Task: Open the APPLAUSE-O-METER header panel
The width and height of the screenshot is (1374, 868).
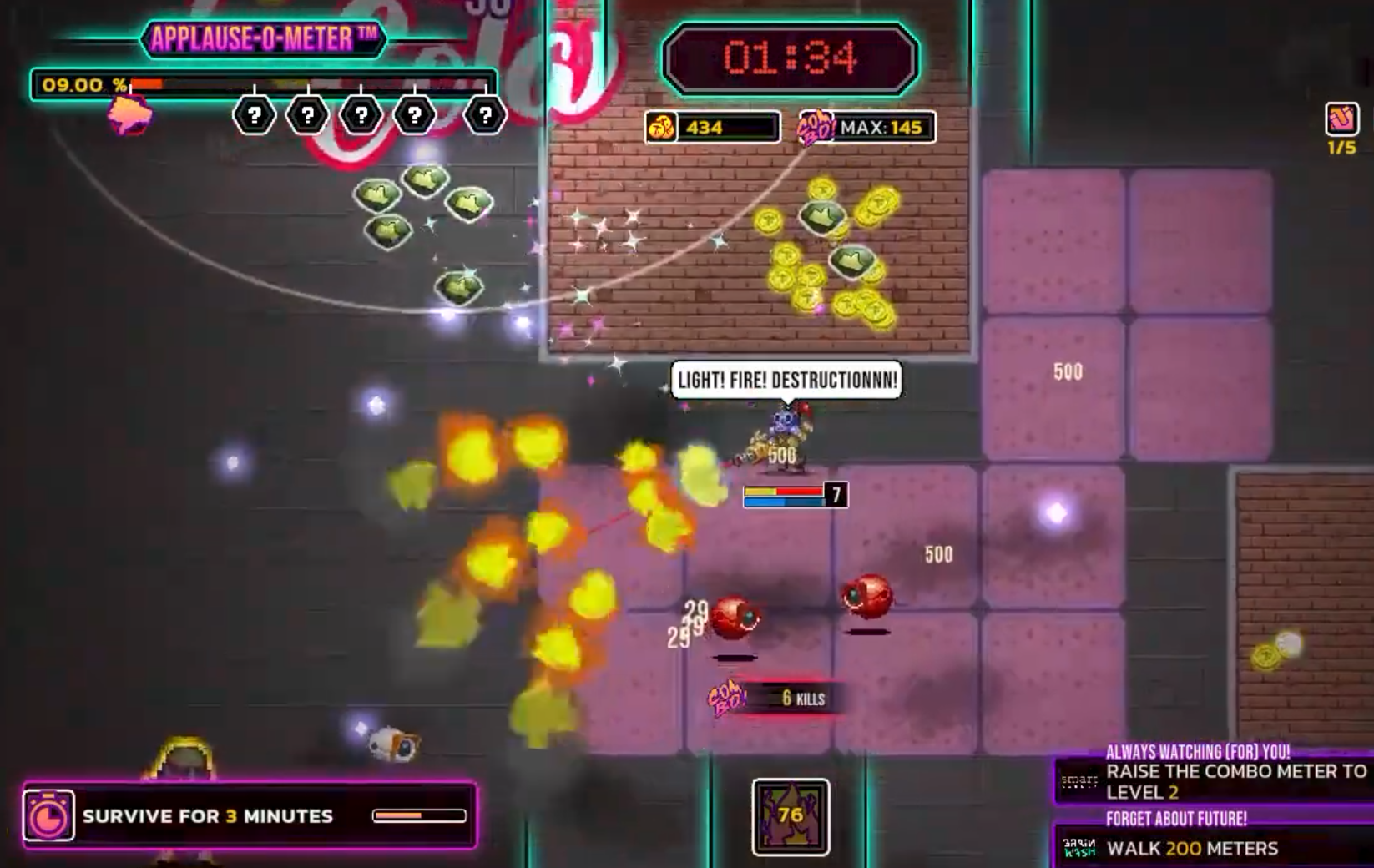Action: click(x=264, y=37)
